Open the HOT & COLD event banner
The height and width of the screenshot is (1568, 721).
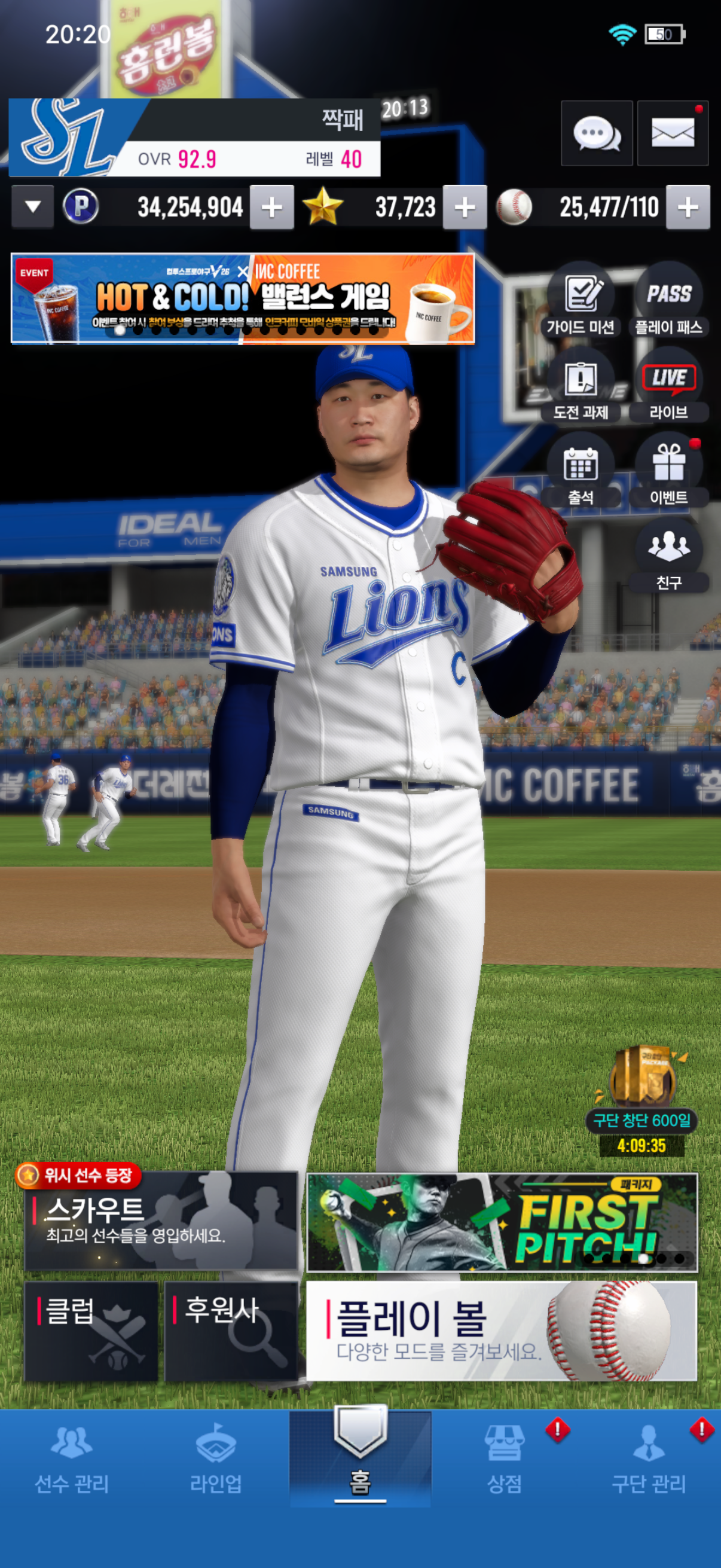click(243, 299)
